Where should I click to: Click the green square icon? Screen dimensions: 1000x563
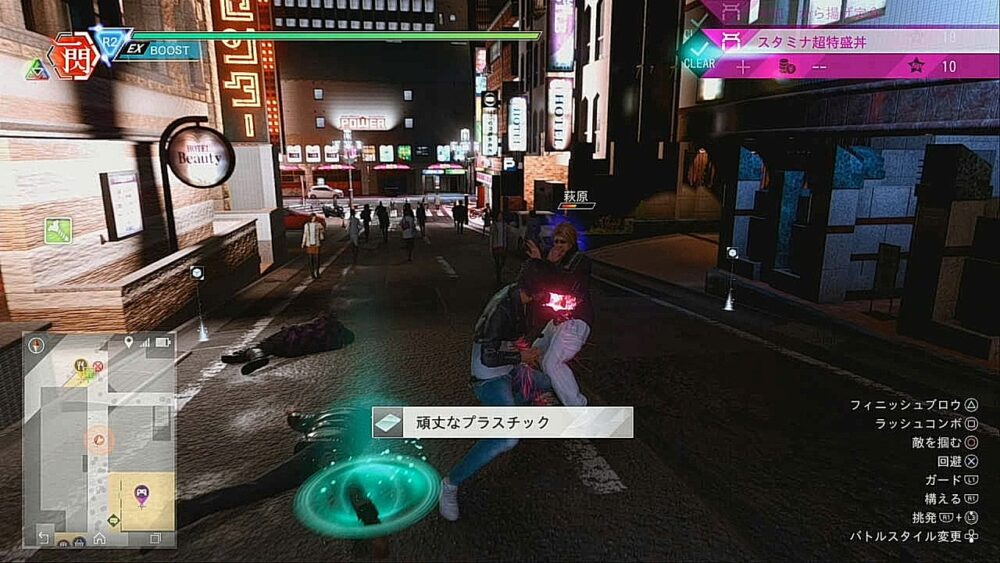tap(57, 231)
